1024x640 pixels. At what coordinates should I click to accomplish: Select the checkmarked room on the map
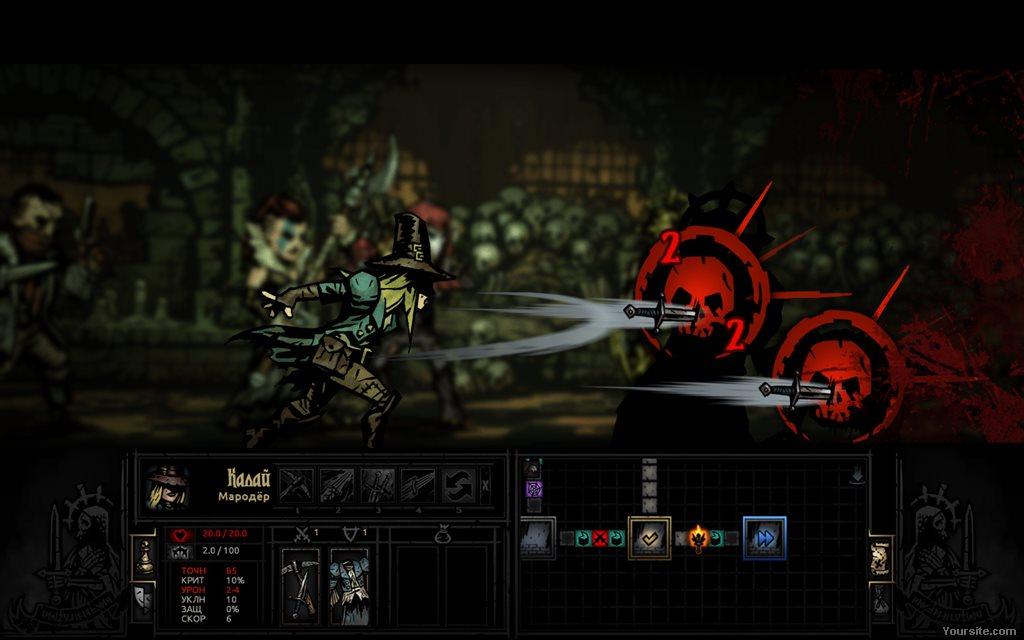649,538
